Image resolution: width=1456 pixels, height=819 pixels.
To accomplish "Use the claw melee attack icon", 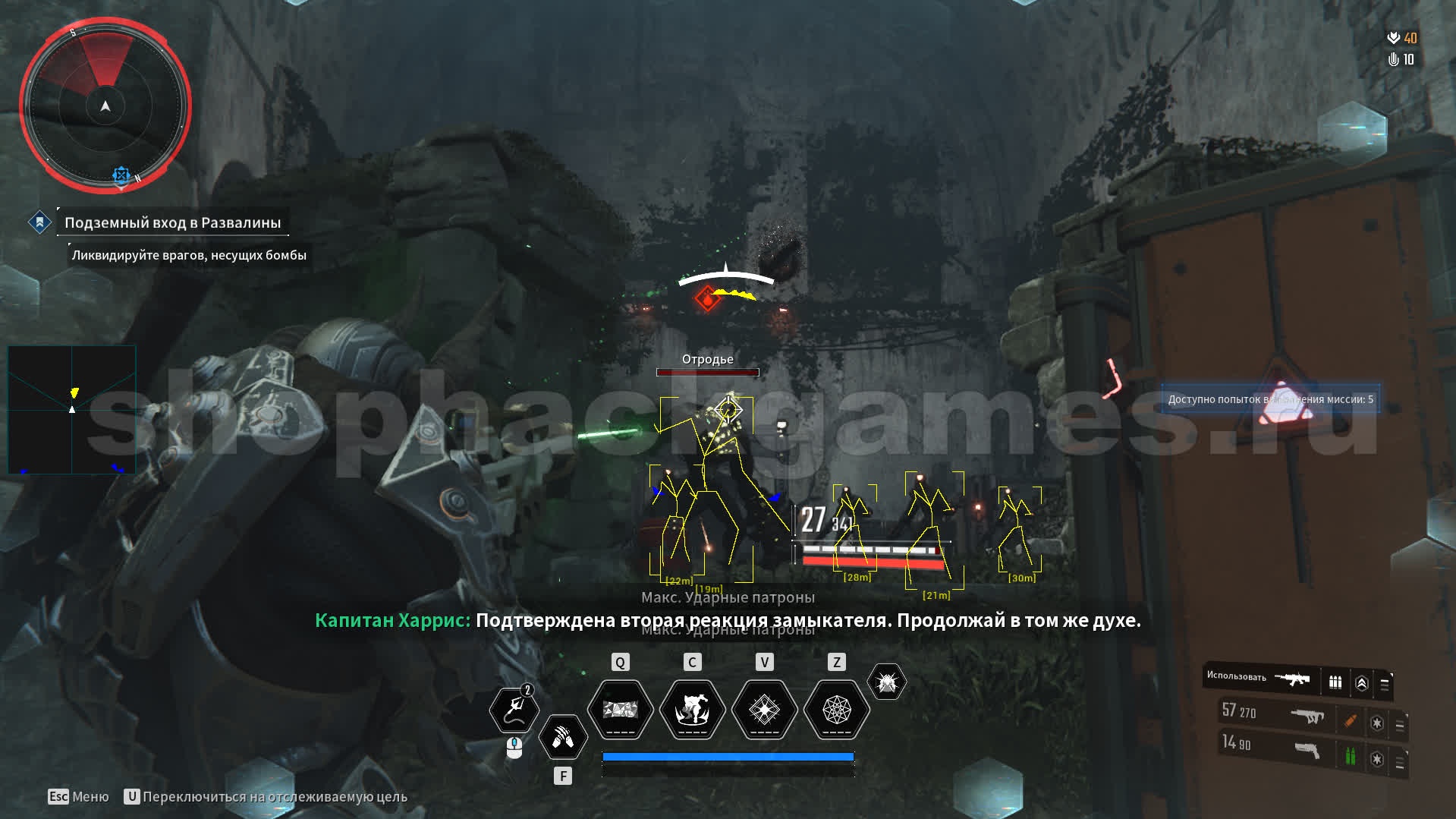I will (x=563, y=737).
